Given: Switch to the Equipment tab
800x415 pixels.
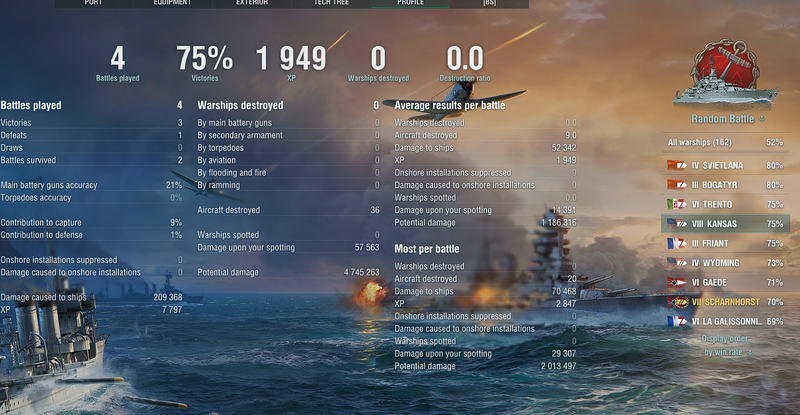Looking at the screenshot, I should (x=173, y=3).
